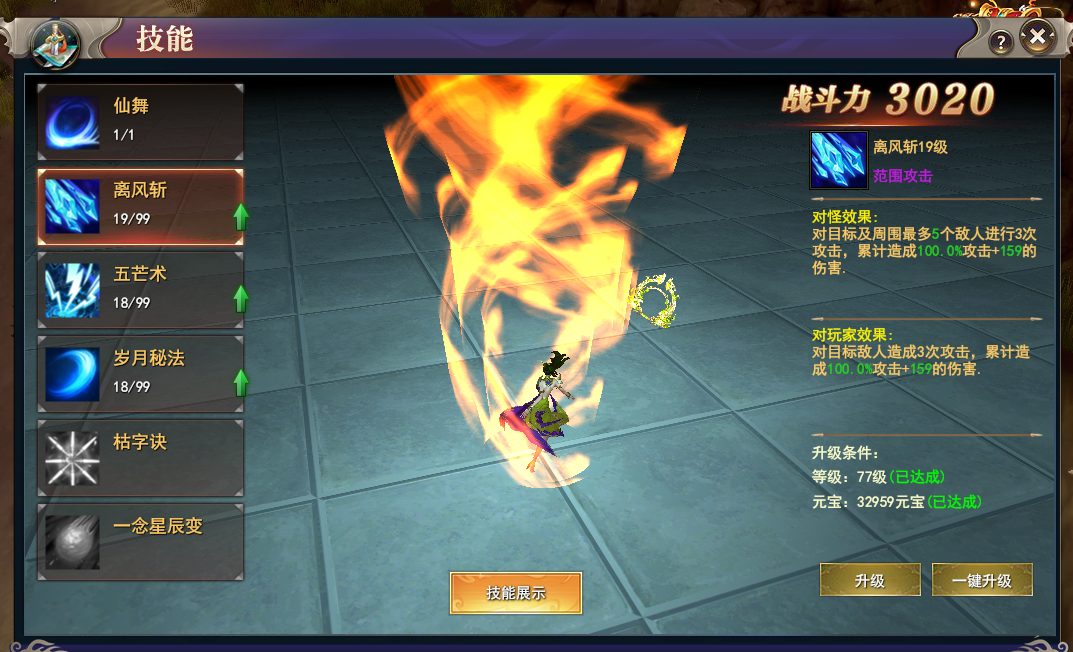This screenshot has width=1073, height=652.
Task: Click the 离风斩 icon in the detail panel
Action: click(836, 160)
